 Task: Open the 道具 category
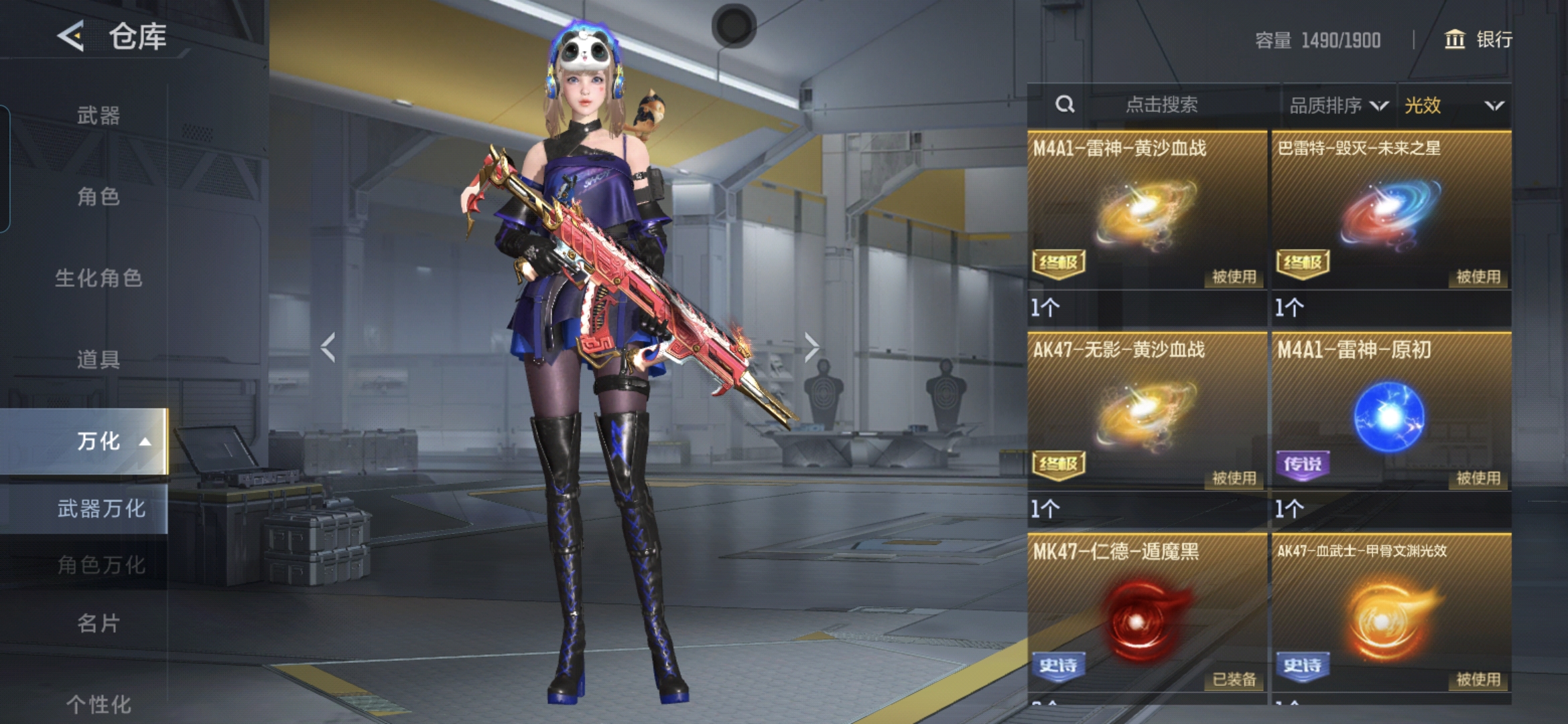[x=99, y=359]
